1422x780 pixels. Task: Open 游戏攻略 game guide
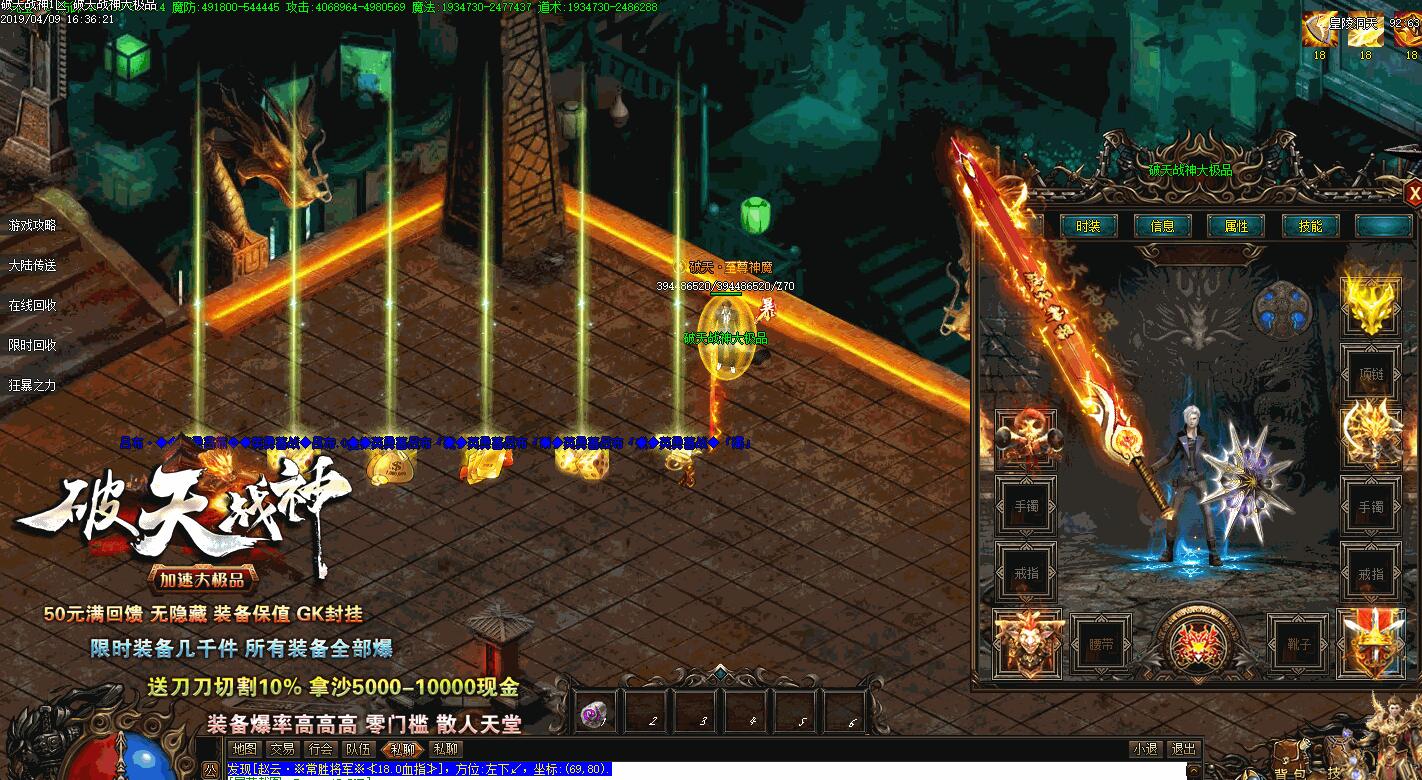click(33, 226)
